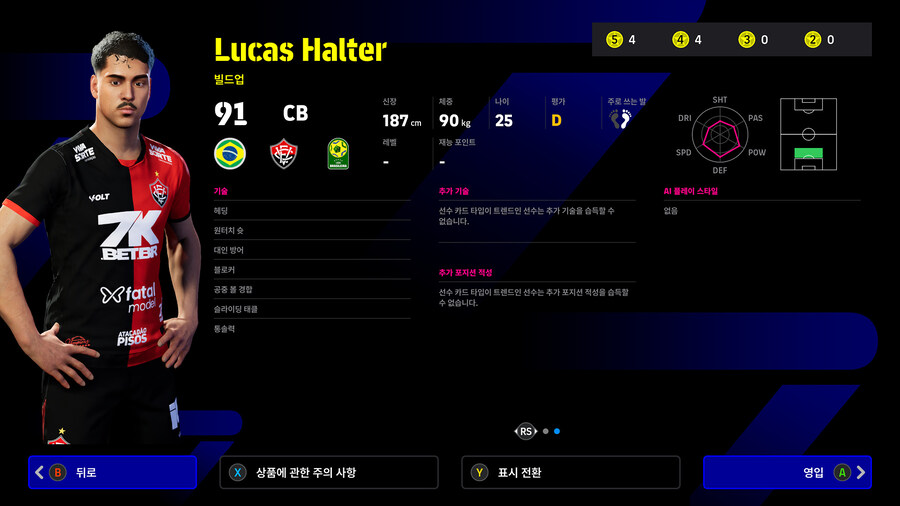Select the 대인 방어 skill row
Viewport: 900px width, 506px height.
tap(311, 250)
